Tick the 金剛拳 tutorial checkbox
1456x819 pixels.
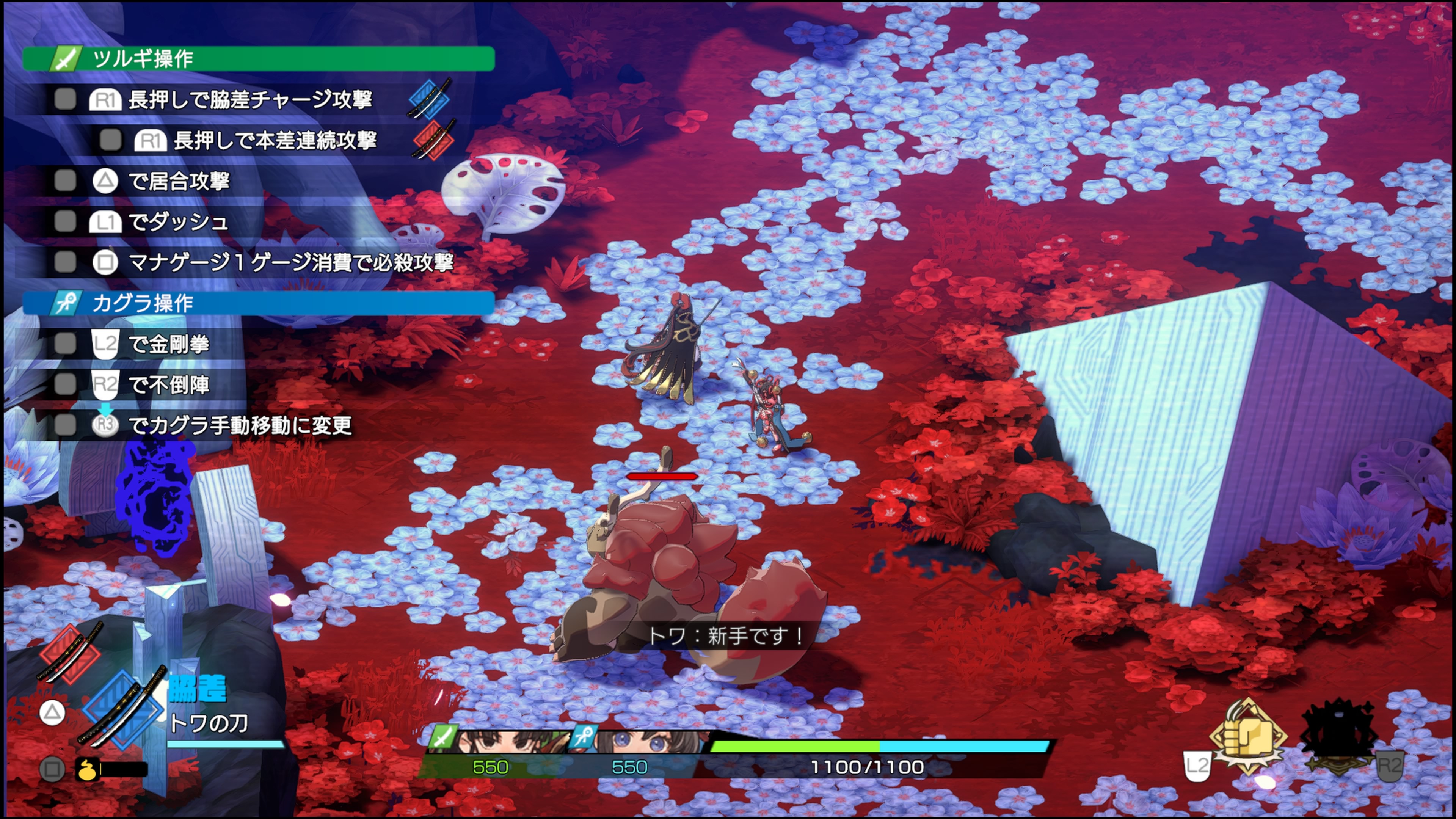pos(65,343)
